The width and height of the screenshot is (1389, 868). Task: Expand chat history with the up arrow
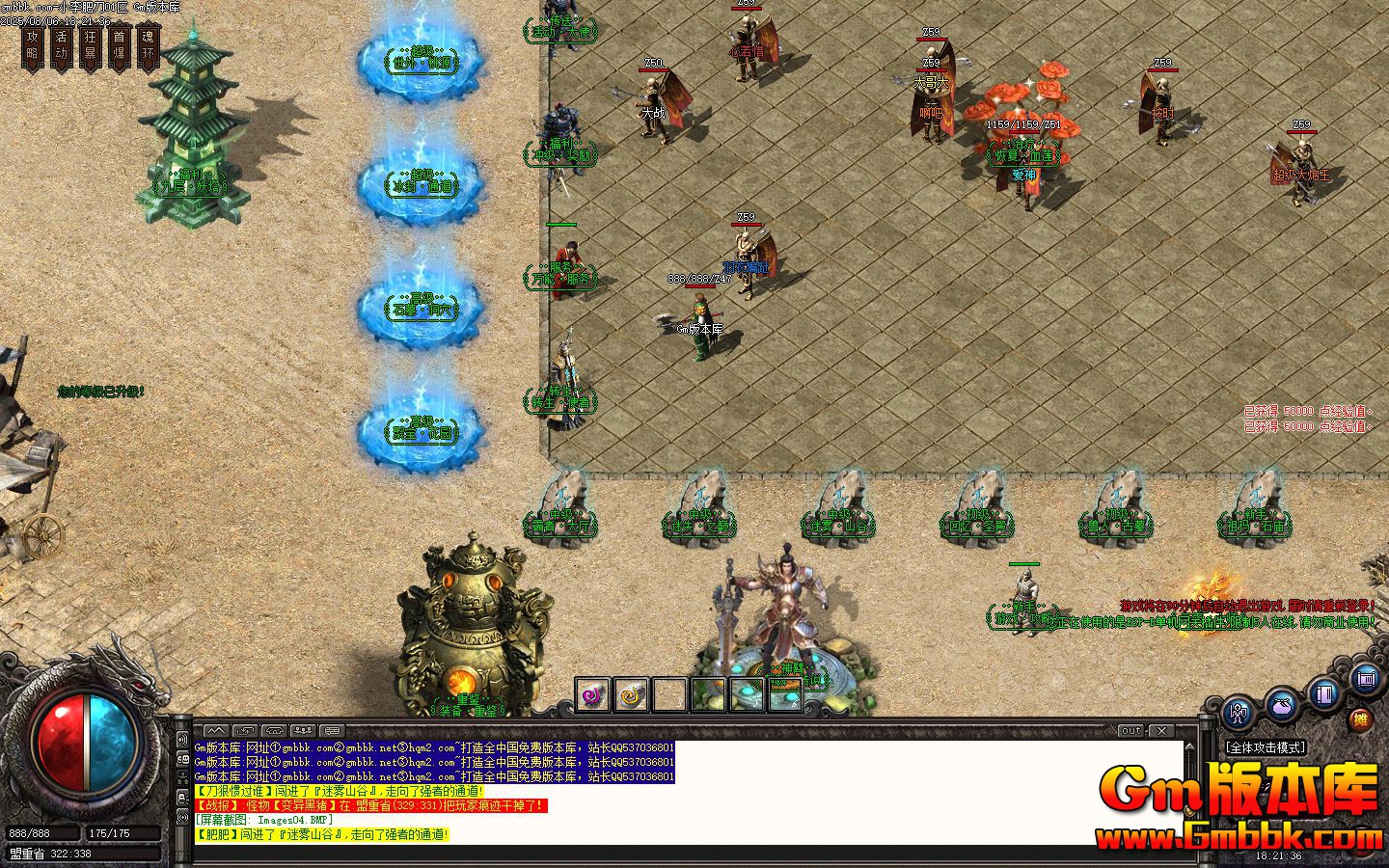coord(216,731)
